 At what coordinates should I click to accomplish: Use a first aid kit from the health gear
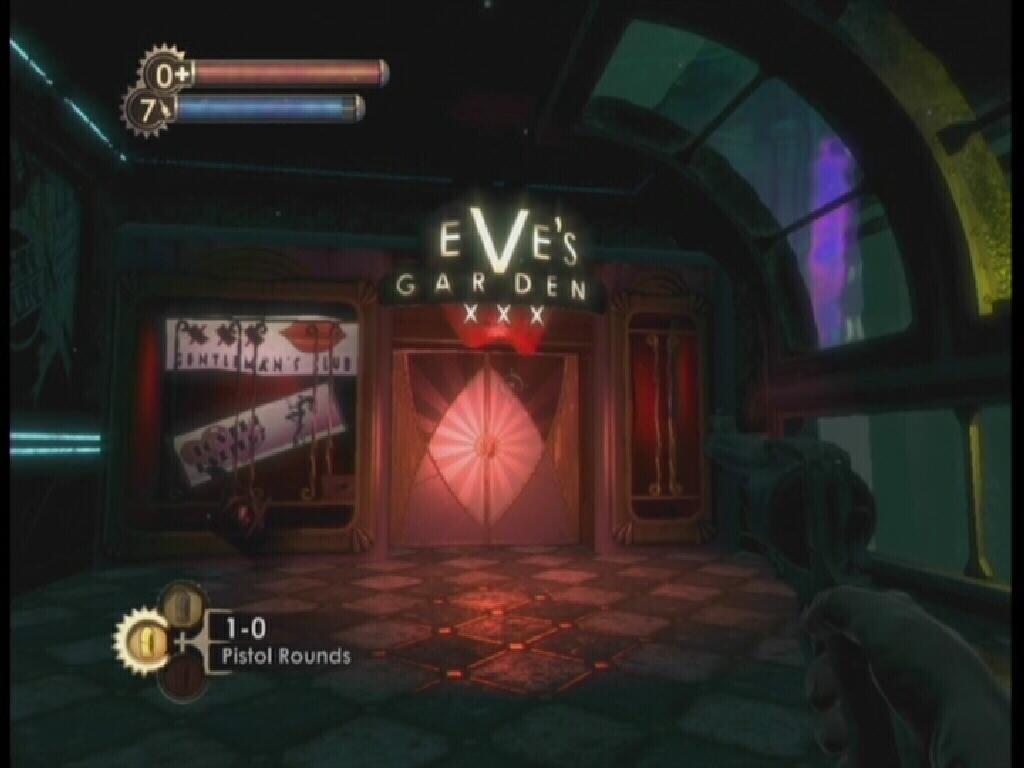pos(162,72)
